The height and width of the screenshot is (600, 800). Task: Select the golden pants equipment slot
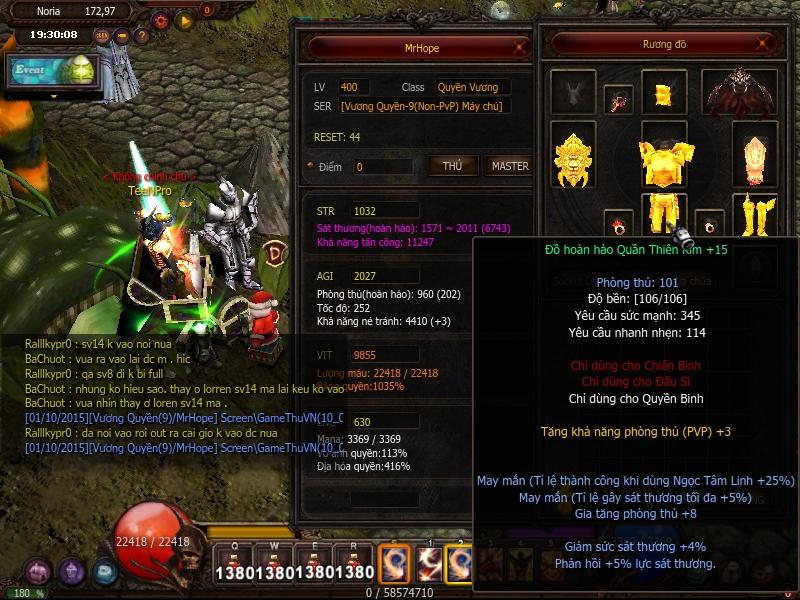[x=662, y=212]
